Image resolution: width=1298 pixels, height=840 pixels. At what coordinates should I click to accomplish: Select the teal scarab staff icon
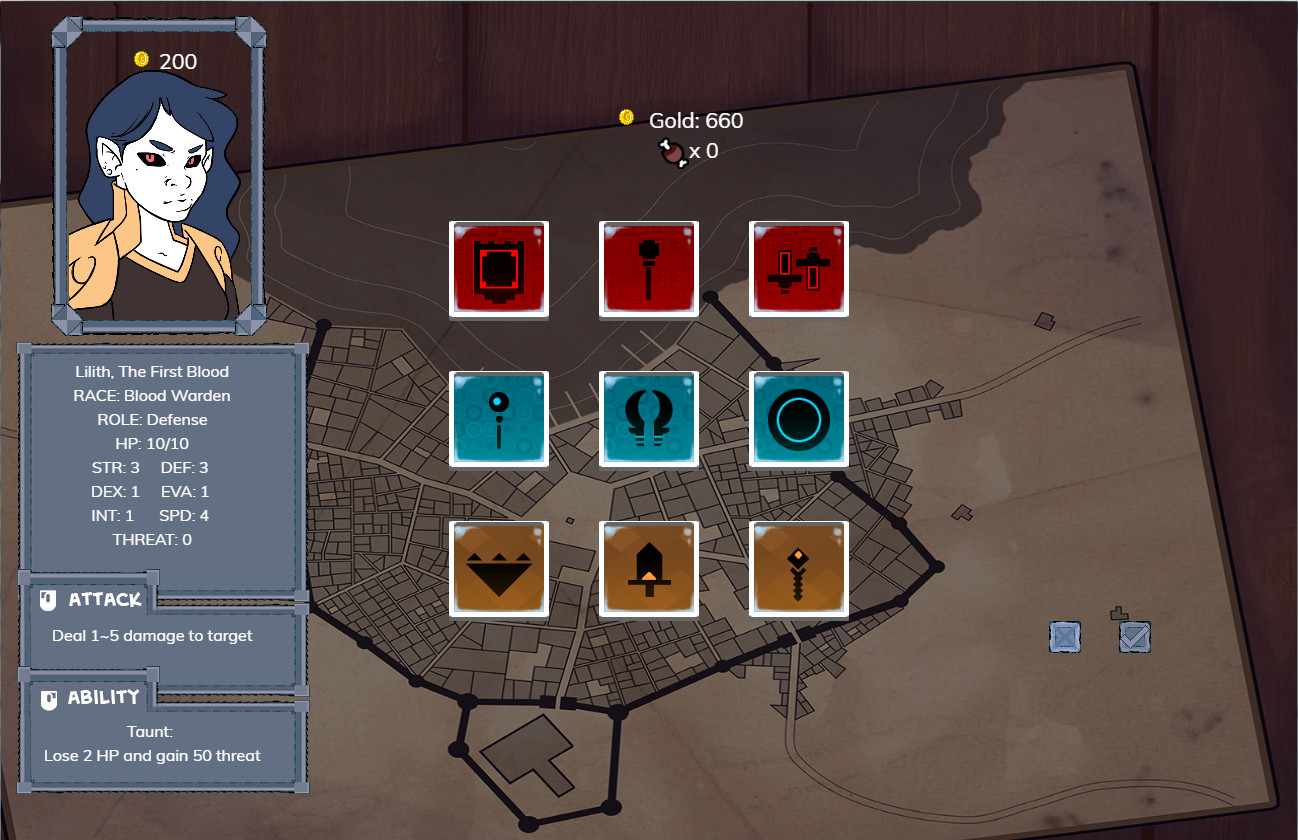click(x=648, y=418)
